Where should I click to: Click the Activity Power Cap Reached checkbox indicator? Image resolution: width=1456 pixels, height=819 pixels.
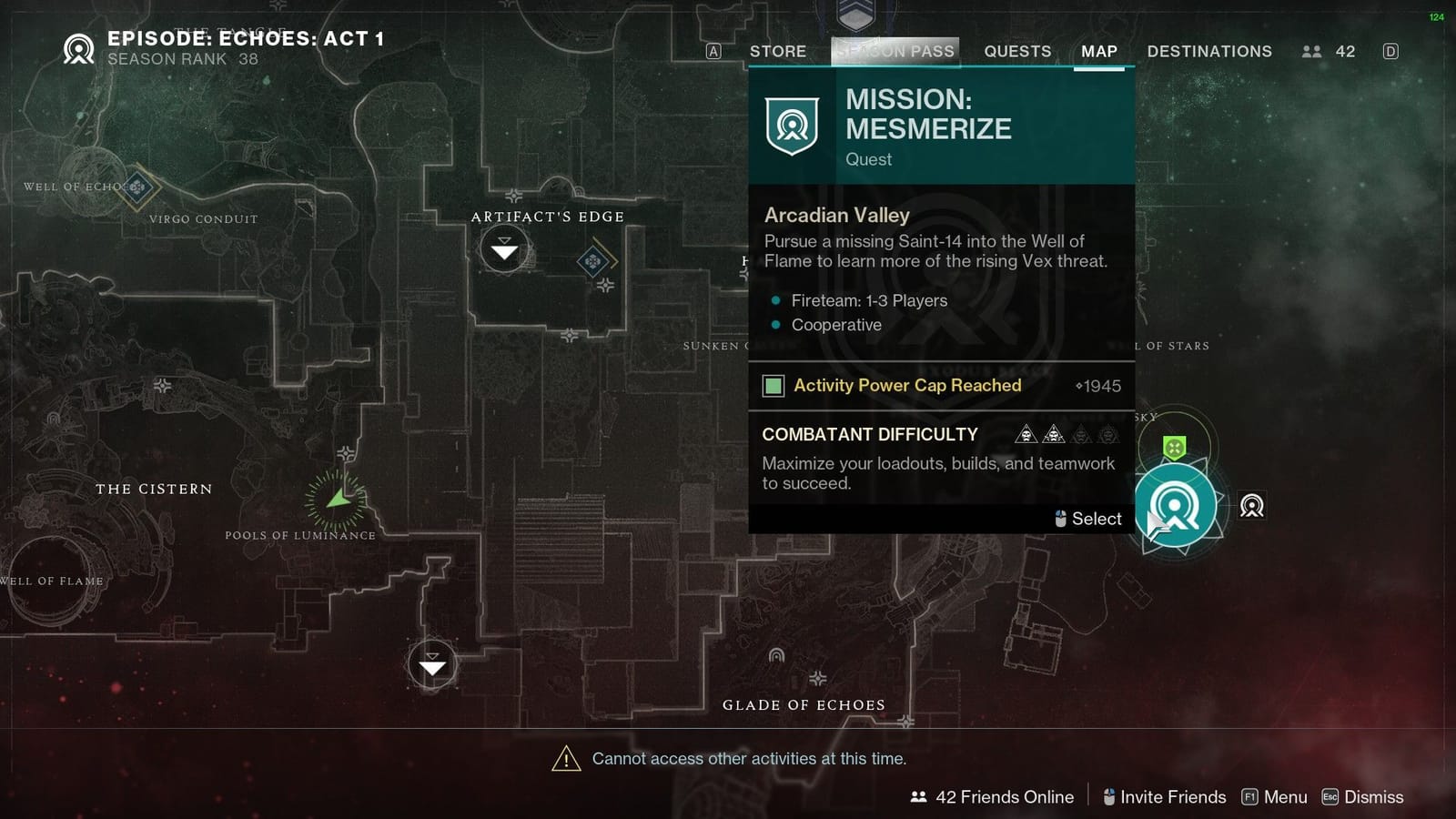(x=773, y=385)
